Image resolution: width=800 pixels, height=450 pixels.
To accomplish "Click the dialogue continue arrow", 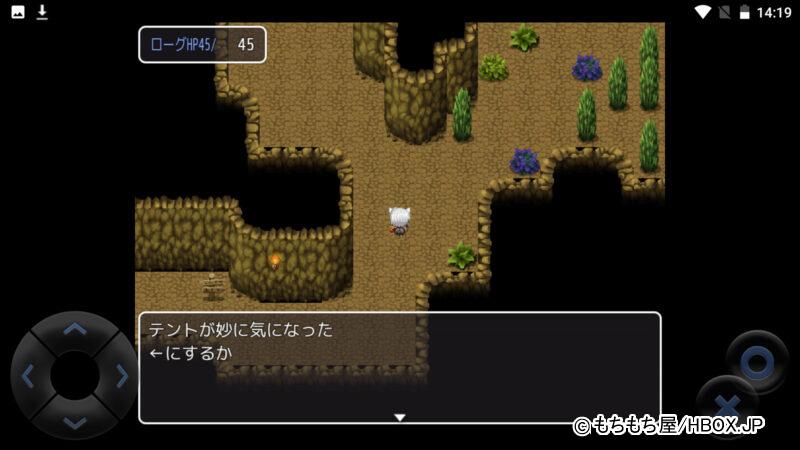I will pos(399,417).
